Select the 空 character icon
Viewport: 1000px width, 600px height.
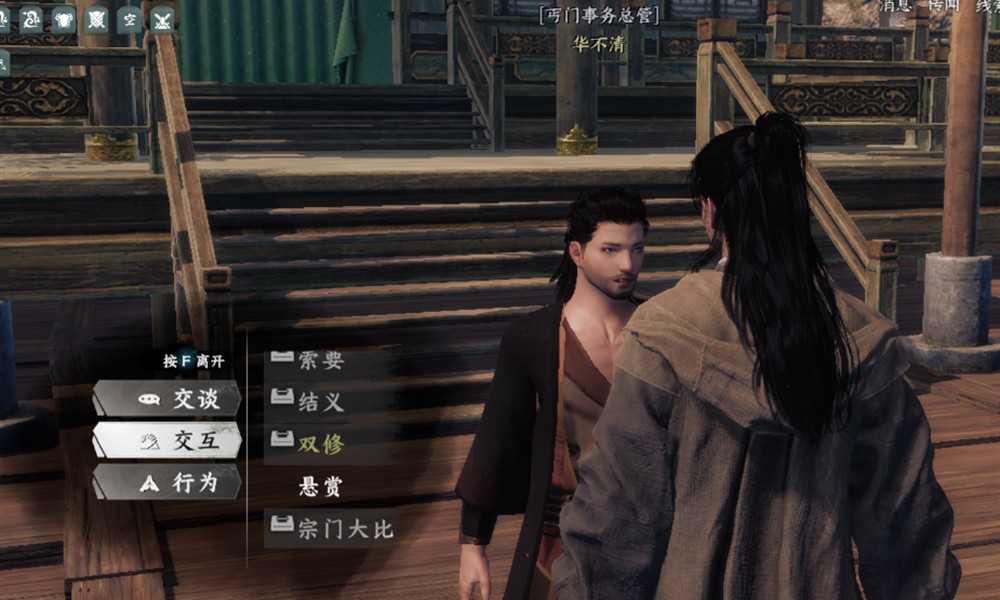(129, 18)
